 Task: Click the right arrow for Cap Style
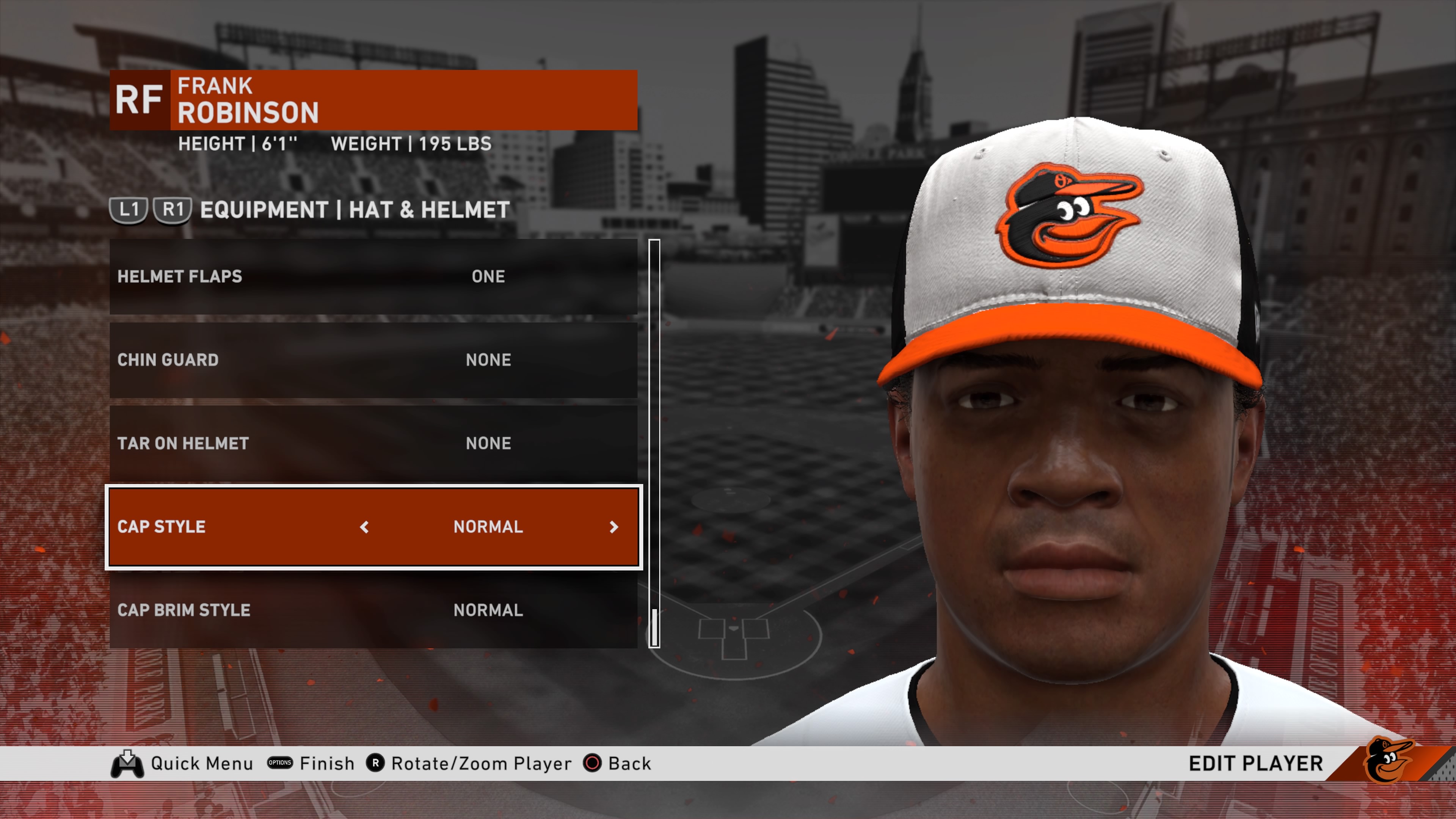click(x=614, y=527)
